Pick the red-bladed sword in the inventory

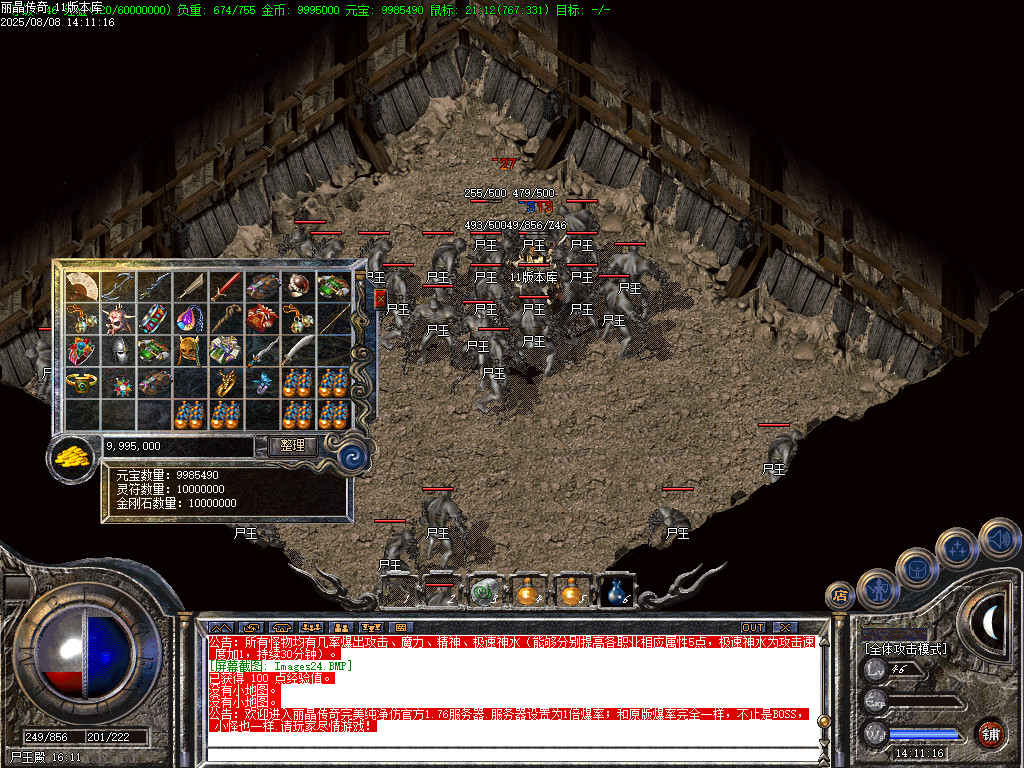click(x=226, y=287)
